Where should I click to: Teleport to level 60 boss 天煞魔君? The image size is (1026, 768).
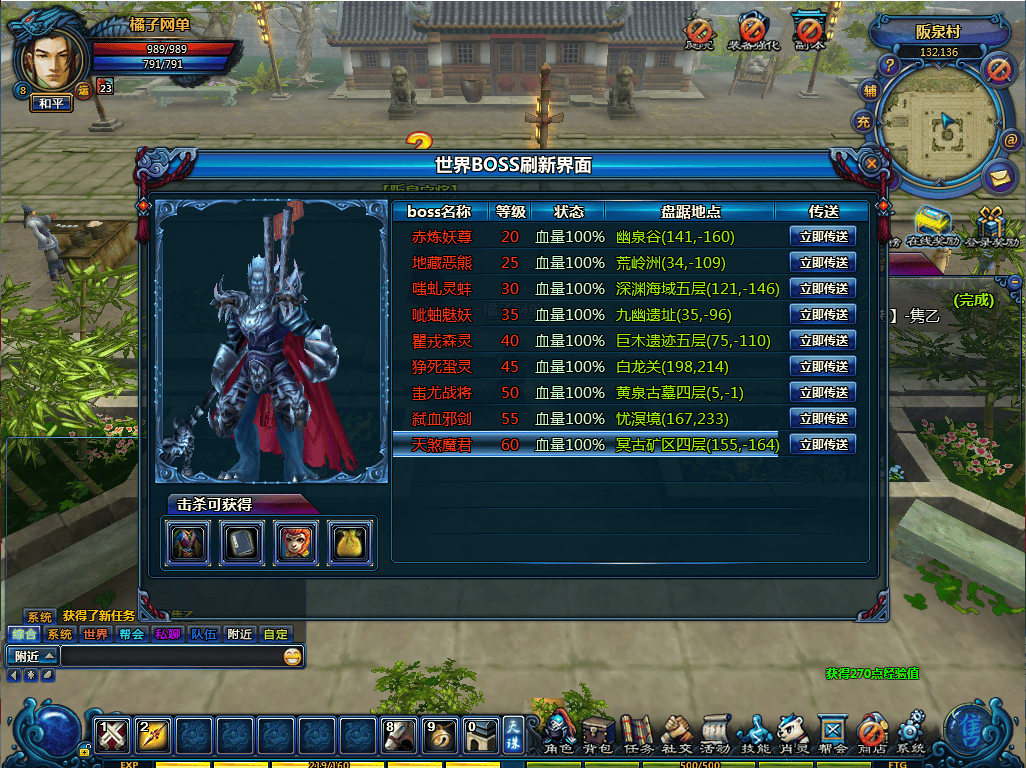click(823, 445)
